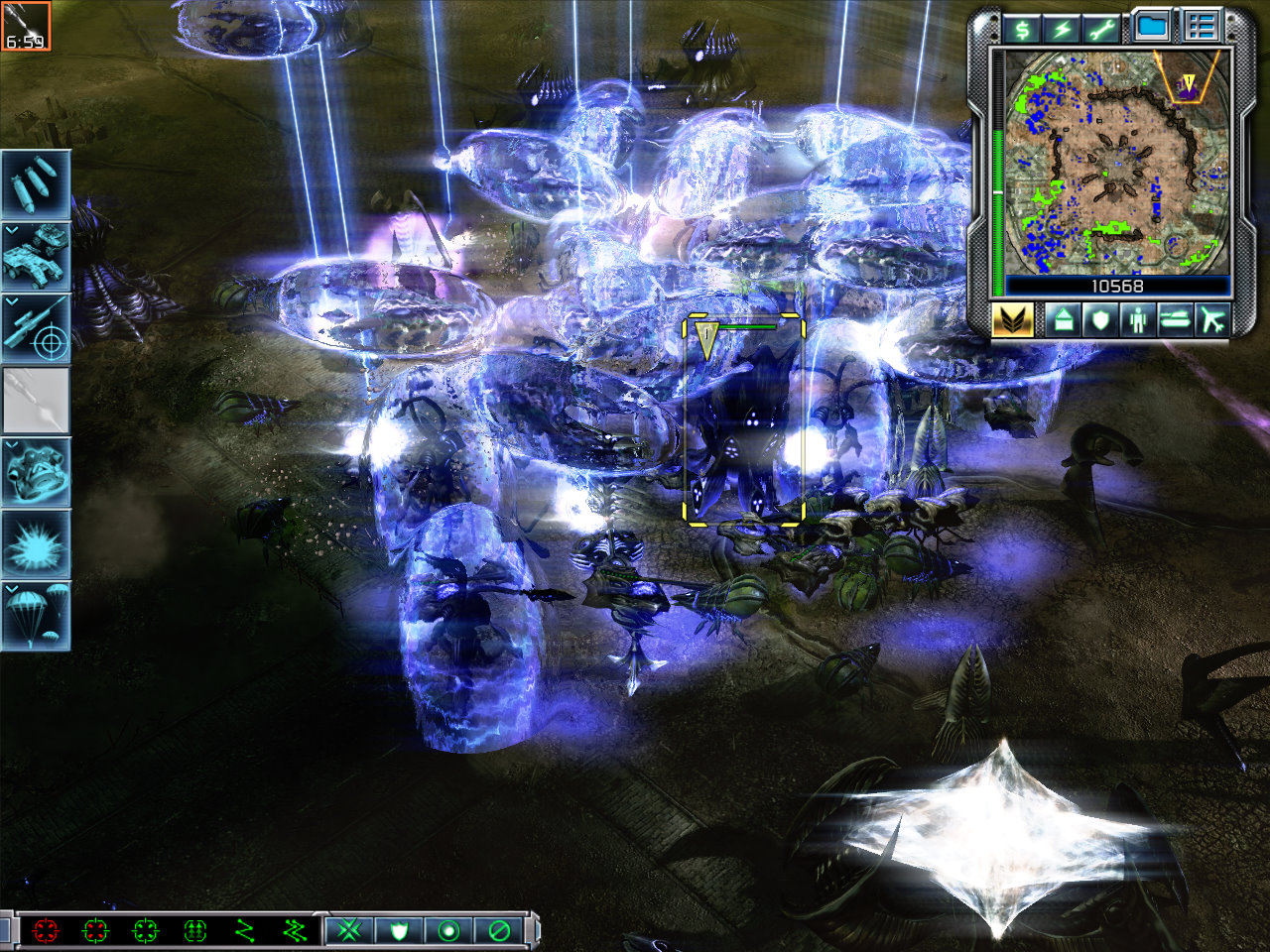Call in the paratrooper airdrop power
Viewport: 1270px width, 952px height.
pos(36,615)
